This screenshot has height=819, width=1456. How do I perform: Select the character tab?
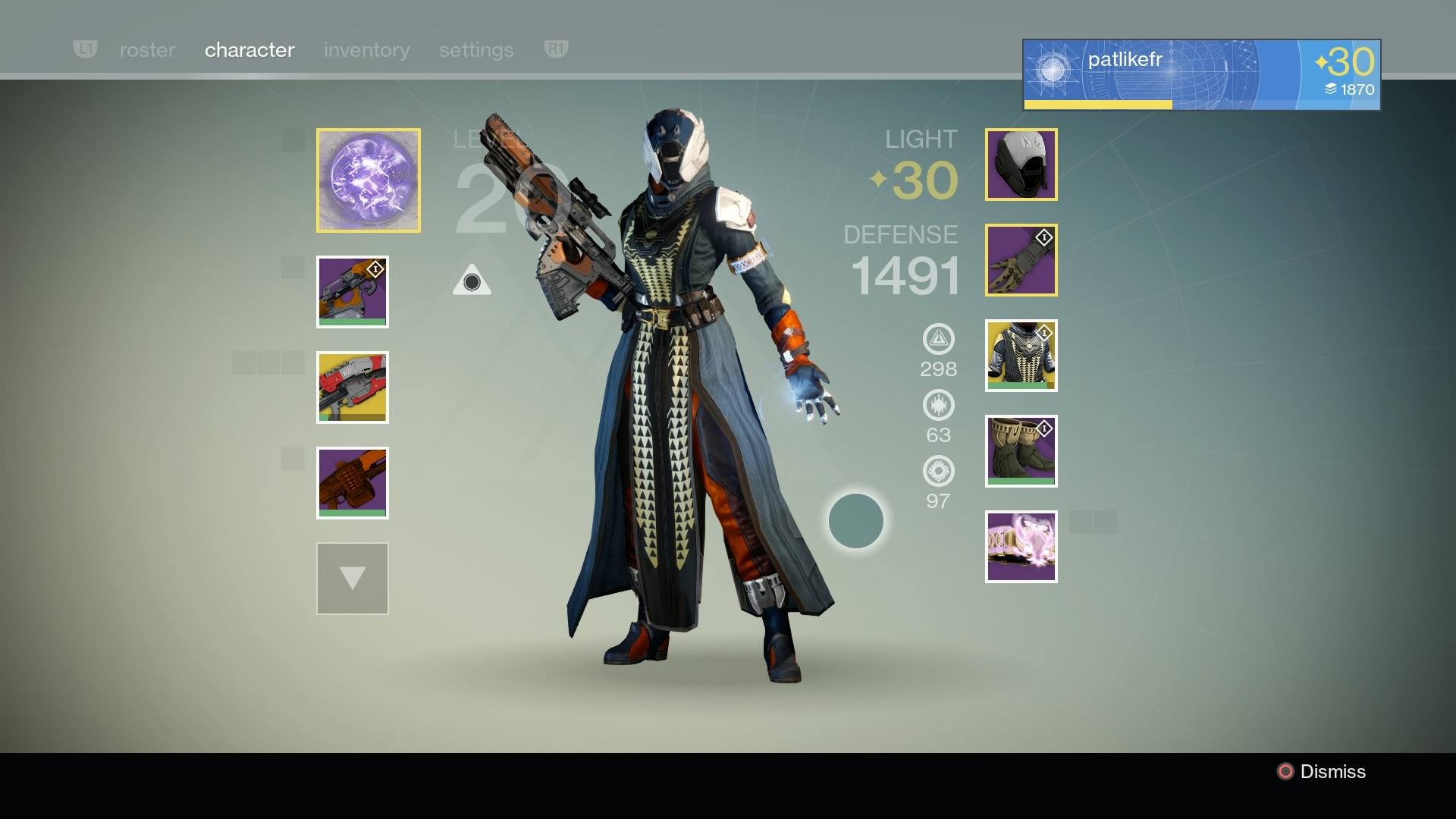[x=249, y=50]
